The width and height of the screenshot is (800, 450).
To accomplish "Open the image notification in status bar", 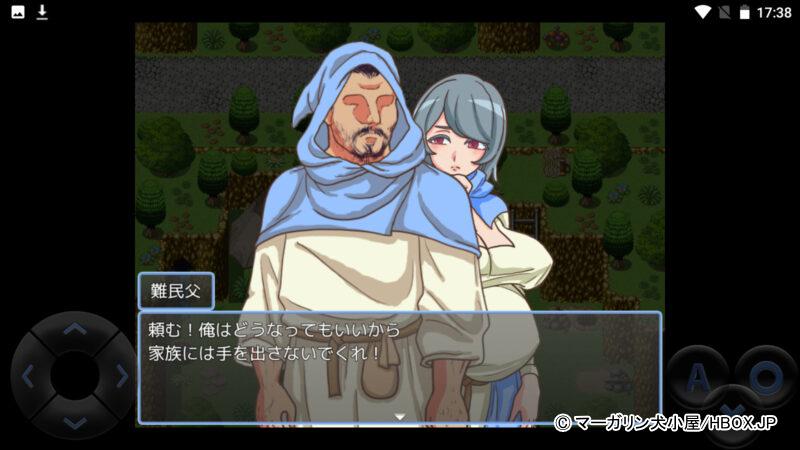I will (18, 12).
